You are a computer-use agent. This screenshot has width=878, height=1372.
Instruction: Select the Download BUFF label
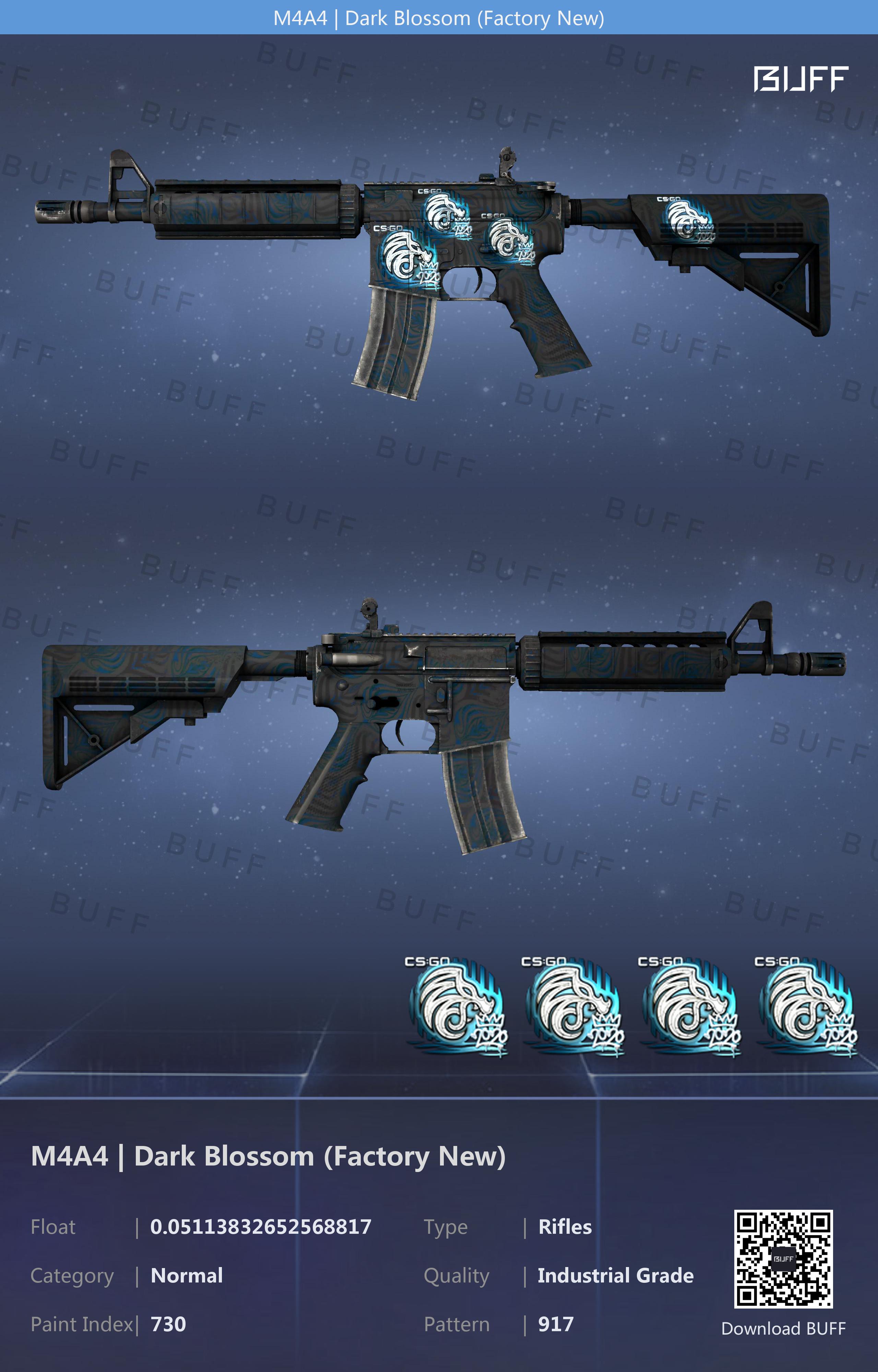click(x=783, y=1329)
